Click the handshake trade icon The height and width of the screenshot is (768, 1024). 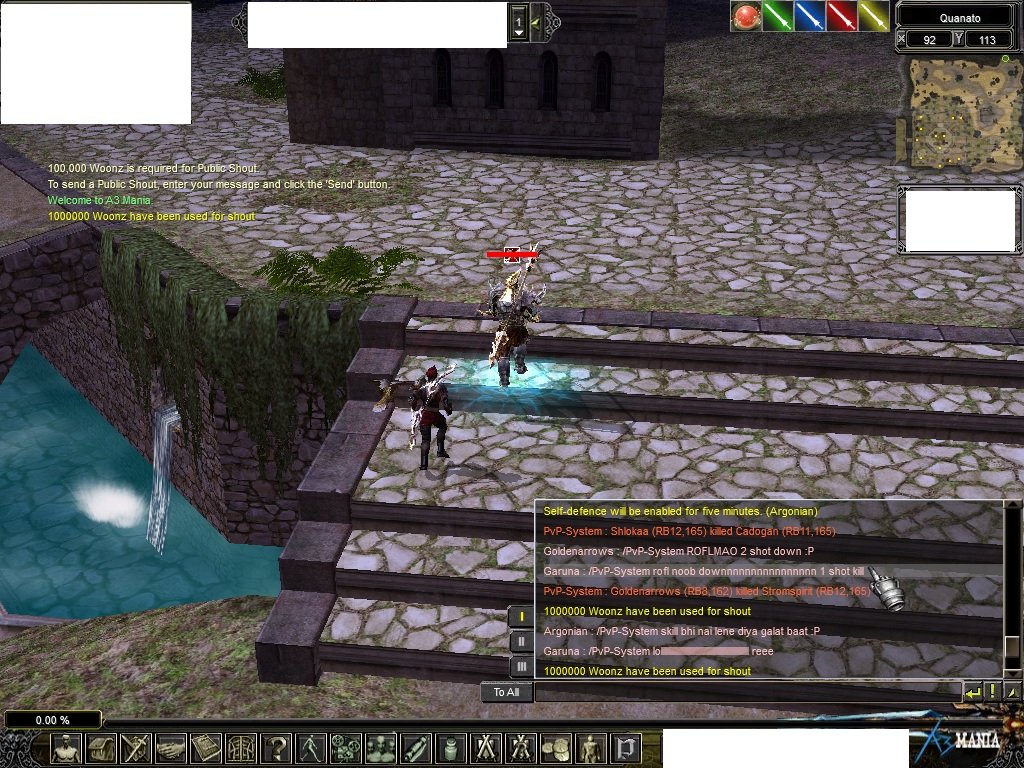click(x=171, y=748)
